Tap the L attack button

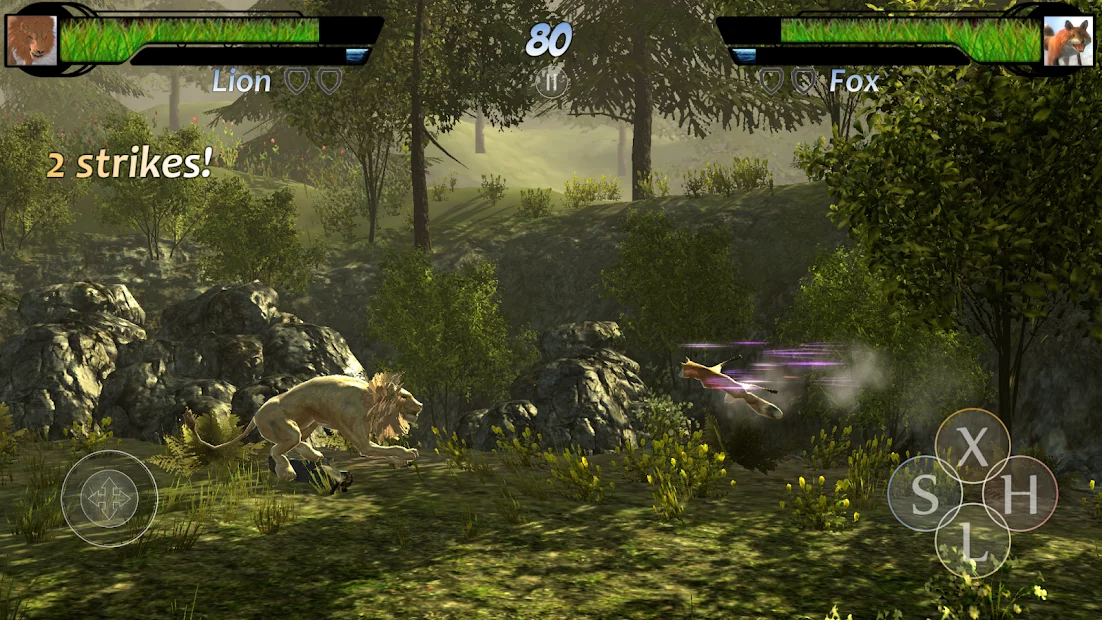pos(972,541)
